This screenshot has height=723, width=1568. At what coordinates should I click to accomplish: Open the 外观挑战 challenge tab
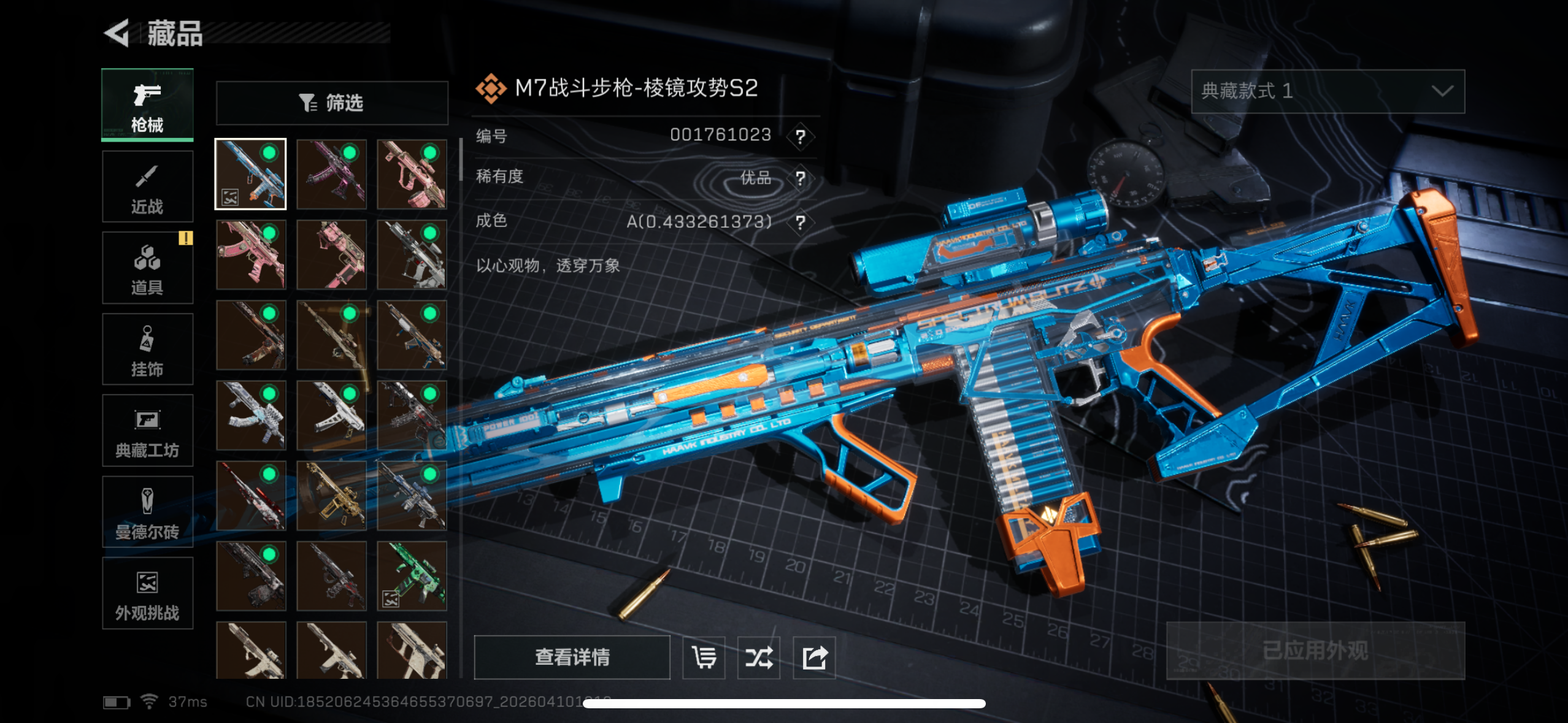[147, 594]
